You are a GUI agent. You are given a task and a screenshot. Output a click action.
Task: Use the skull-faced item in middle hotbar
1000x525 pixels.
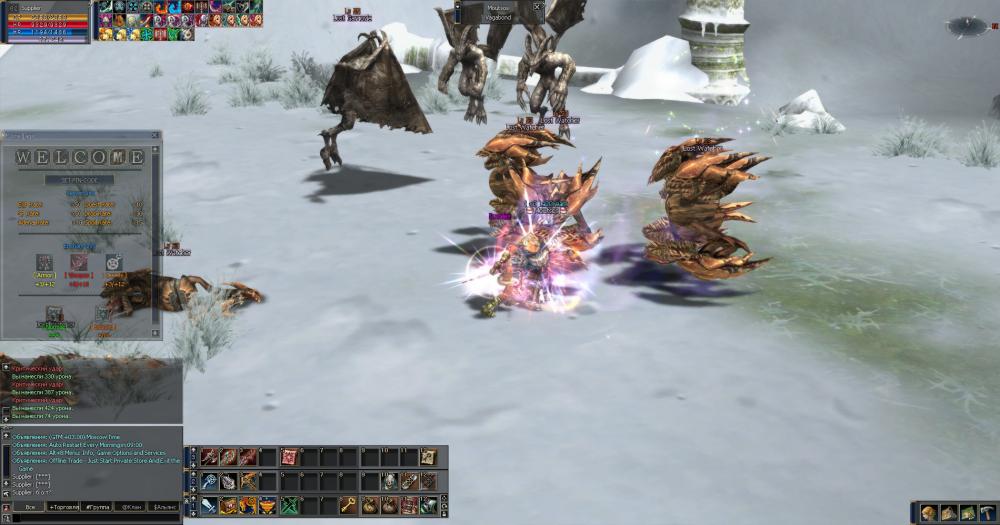(389, 481)
